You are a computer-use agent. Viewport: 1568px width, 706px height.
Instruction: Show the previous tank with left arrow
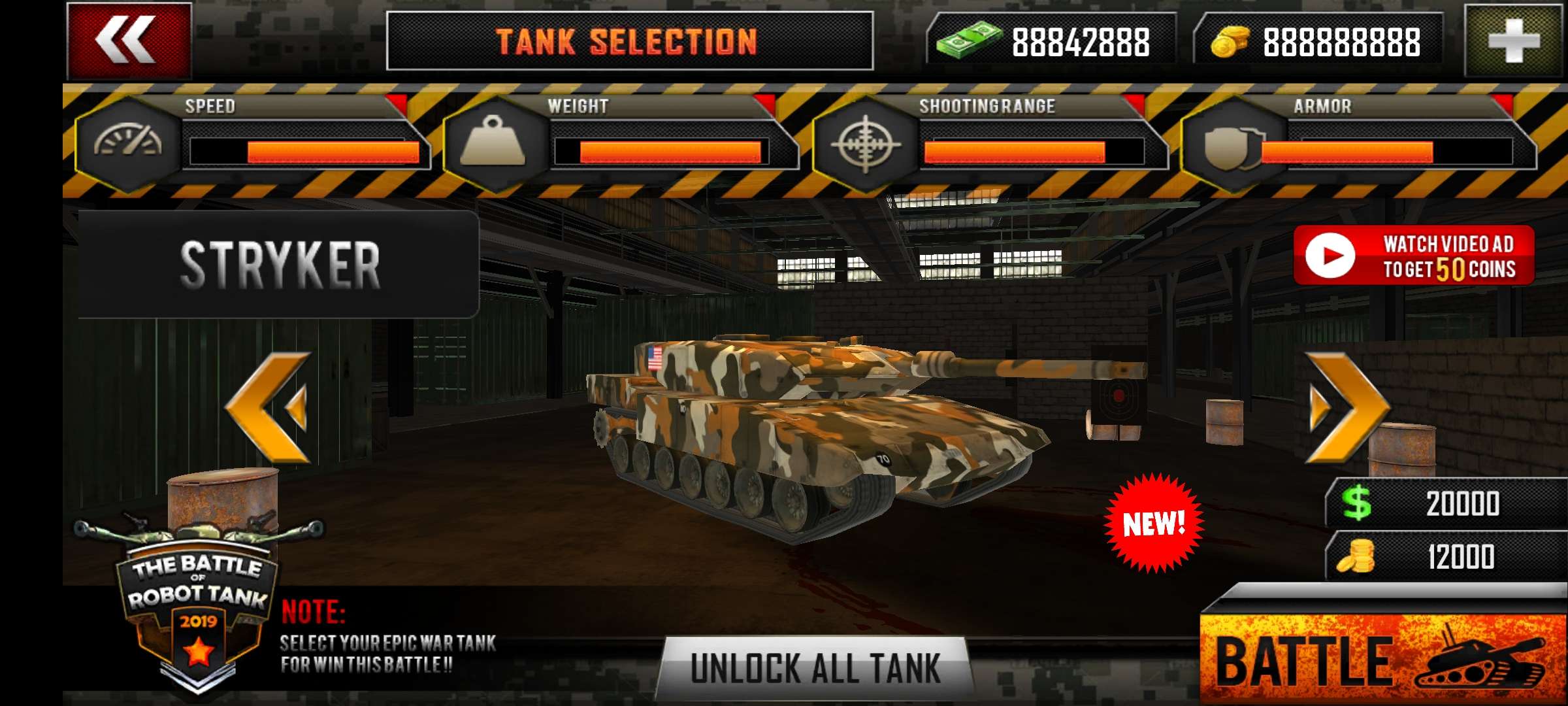(269, 407)
